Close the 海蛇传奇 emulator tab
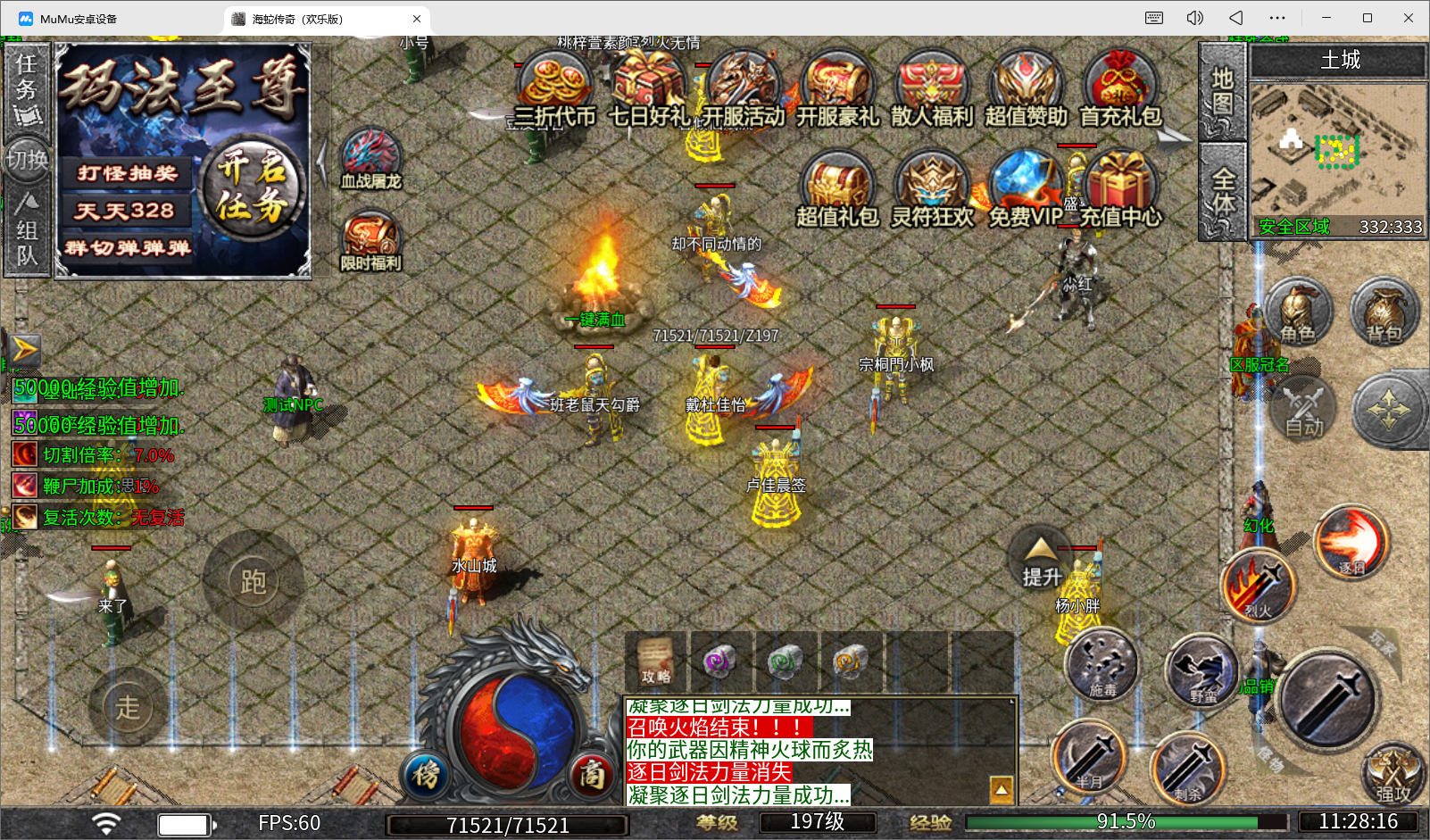 coord(417,19)
